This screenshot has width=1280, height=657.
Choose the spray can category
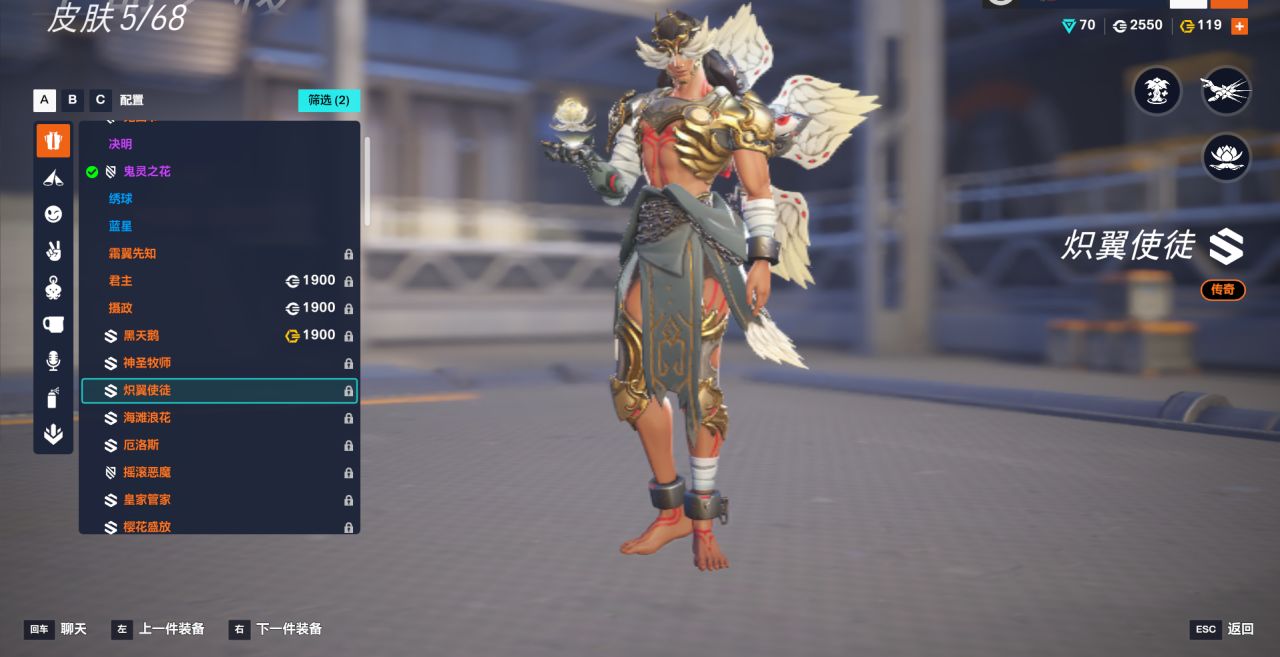(53, 398)
